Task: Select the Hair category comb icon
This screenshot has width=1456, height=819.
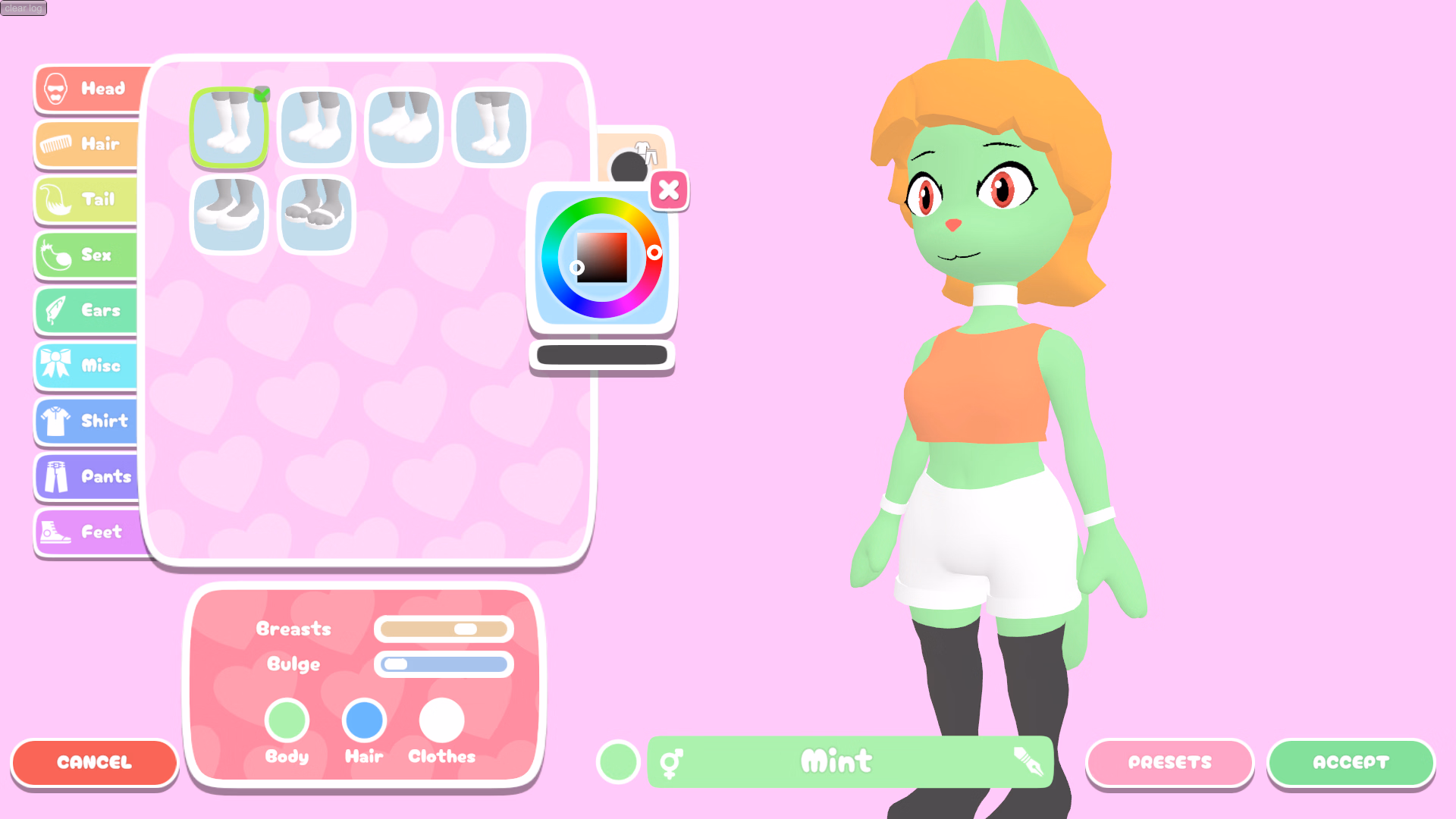Action: (57, 144)
